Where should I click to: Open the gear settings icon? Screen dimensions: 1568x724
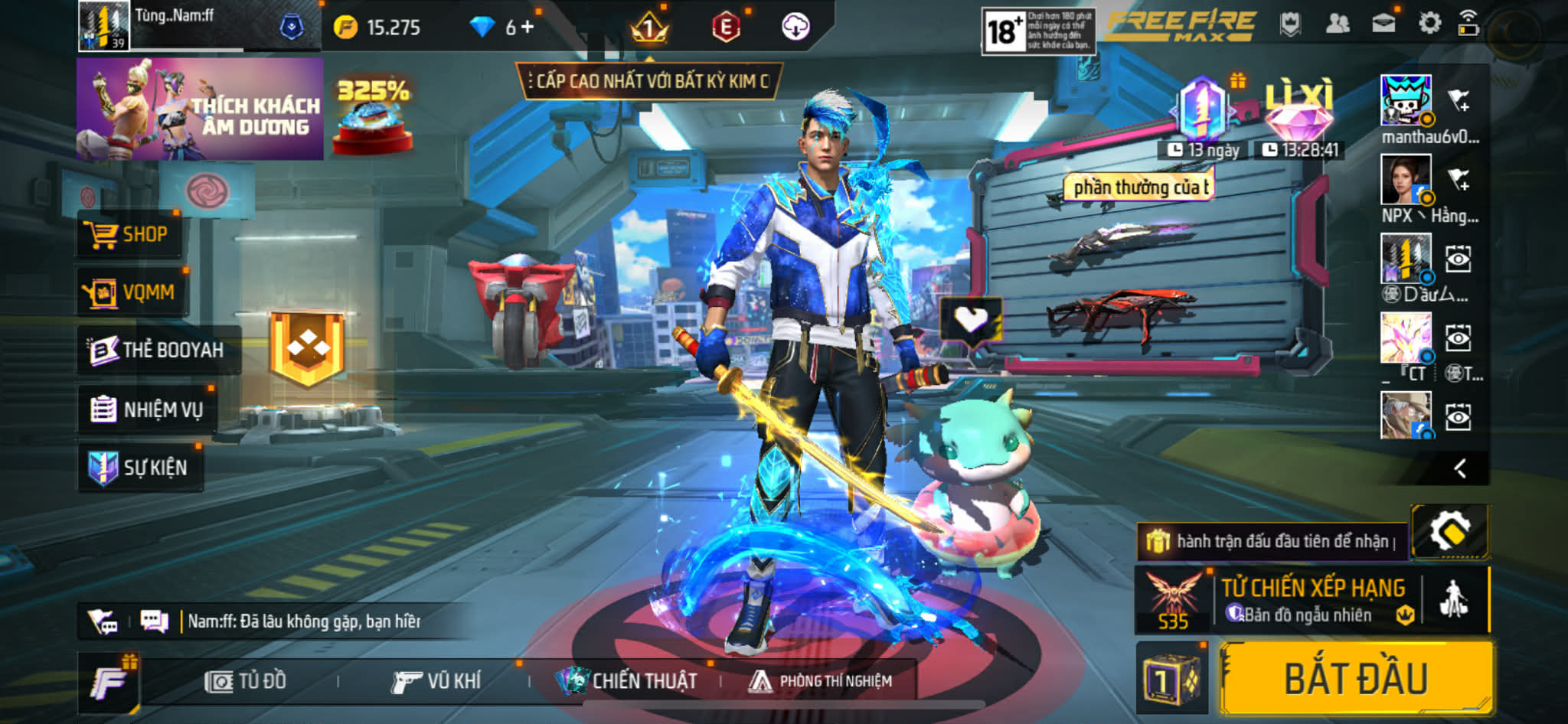tap(1429, 24)
